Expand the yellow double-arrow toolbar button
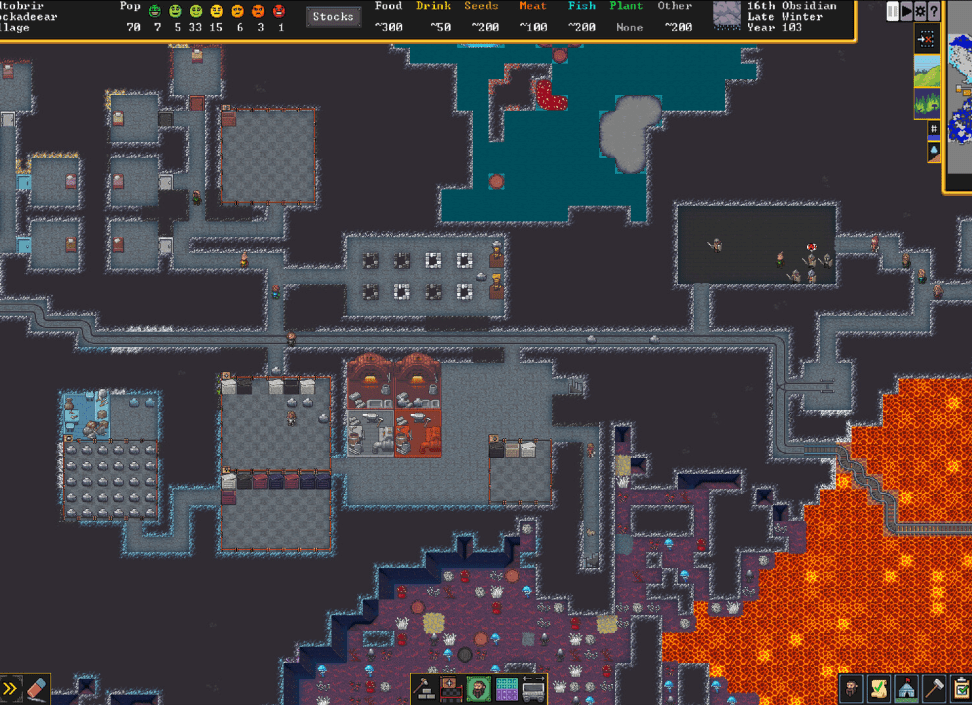 click(11, 688)
